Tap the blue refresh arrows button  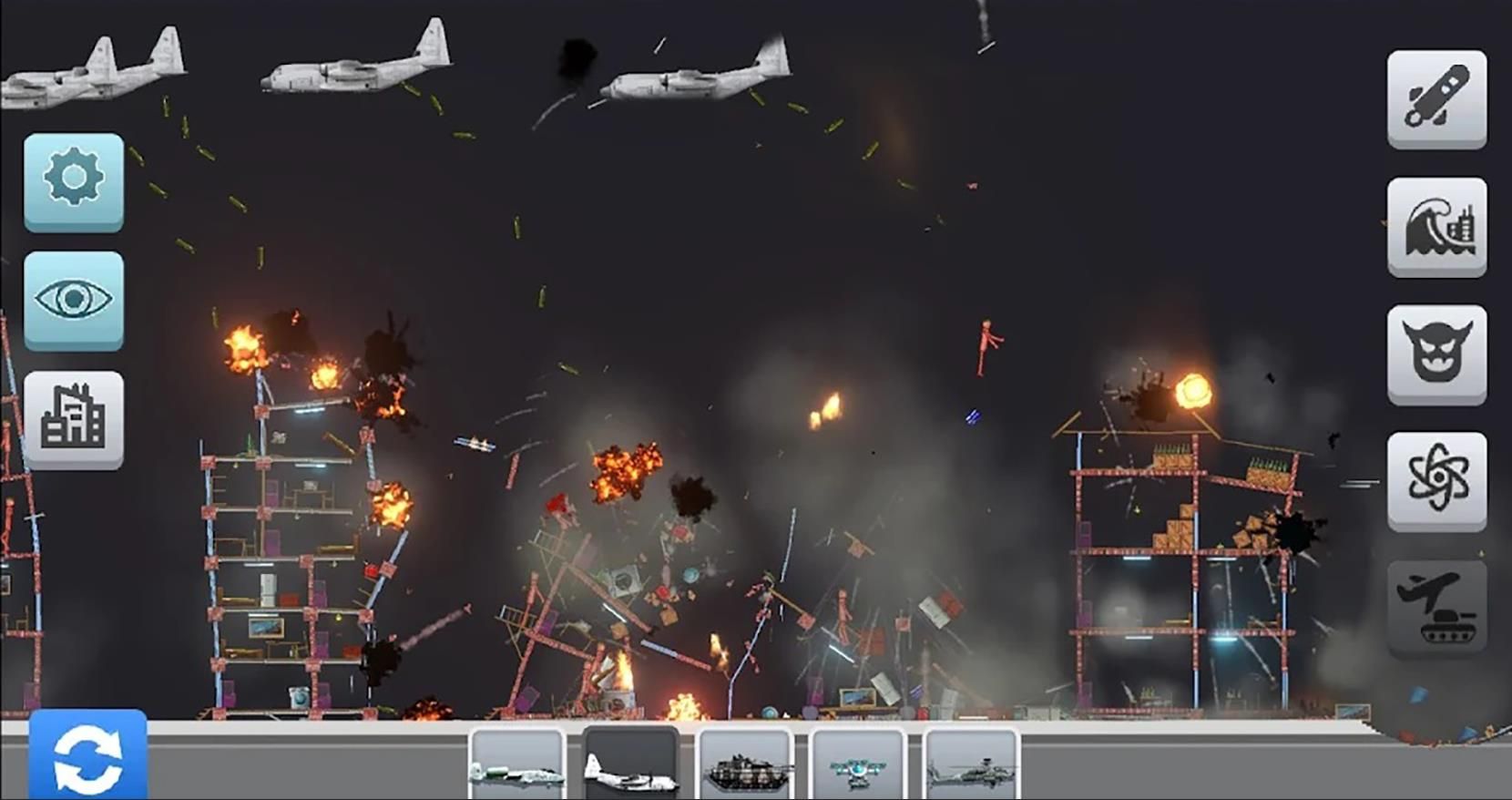[x=87, y=754]
